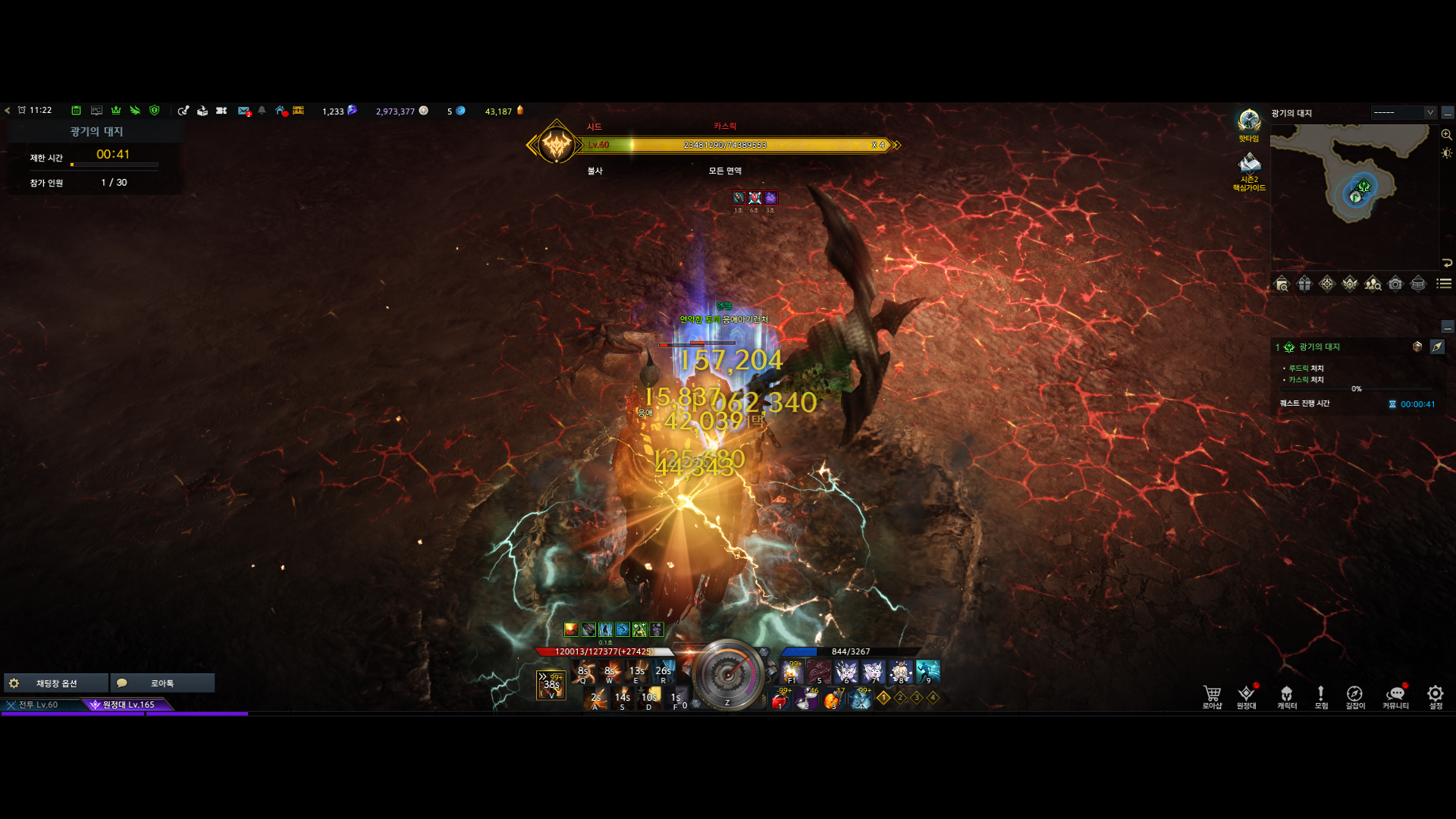Switch to the 로아톡 chat tab
Image resolution: width=1456 pixels, height=819 pixels.
(x=162, y=683)
